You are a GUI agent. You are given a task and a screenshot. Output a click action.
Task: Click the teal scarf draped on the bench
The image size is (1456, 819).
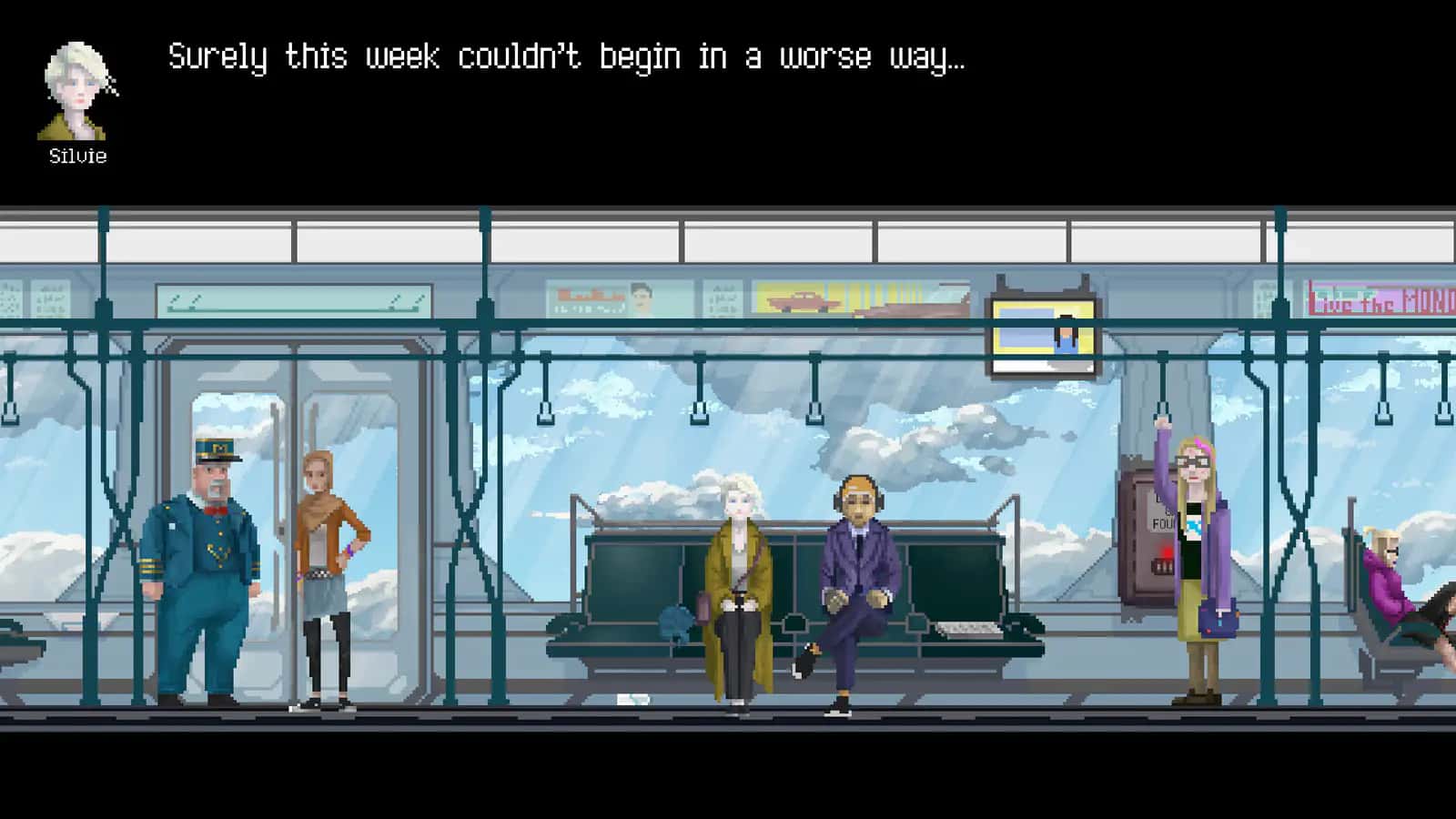(x=675, y=623)
